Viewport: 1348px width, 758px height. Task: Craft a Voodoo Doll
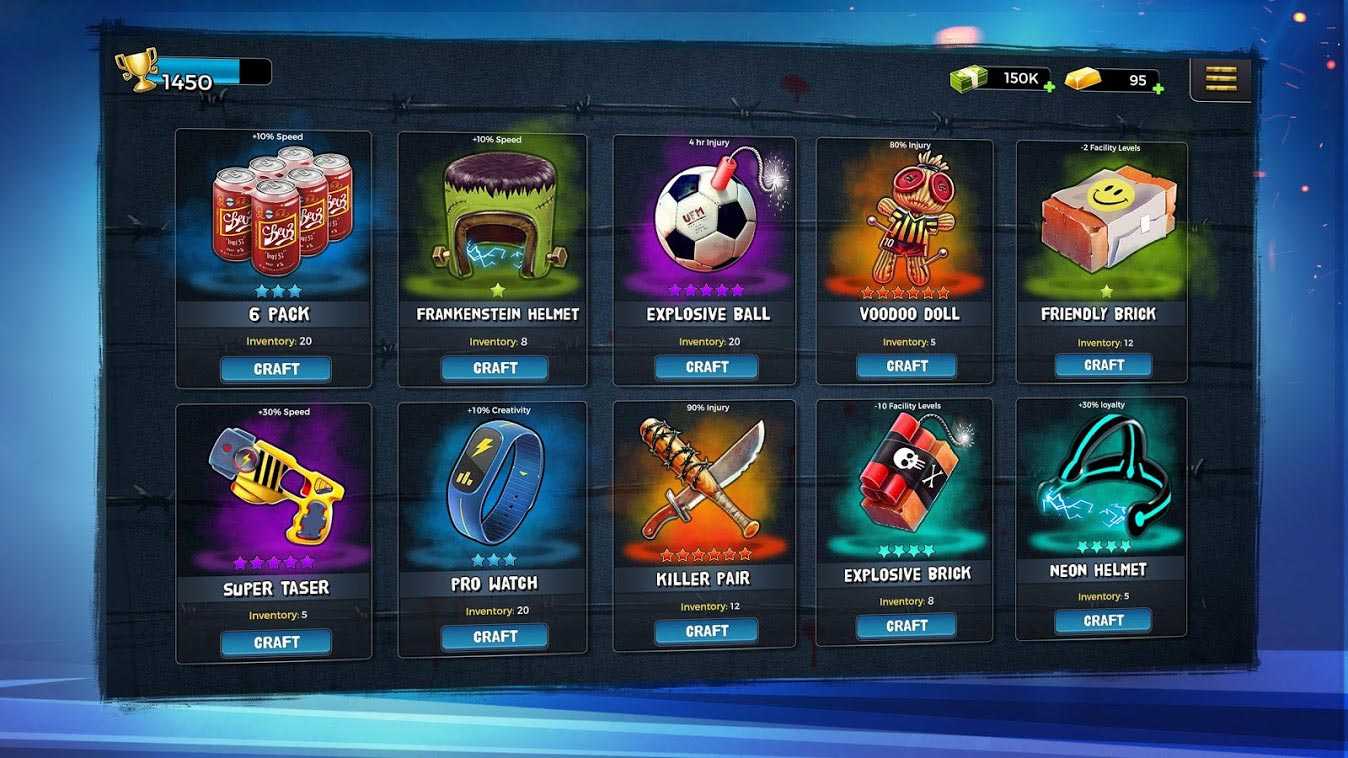point(906,366)
